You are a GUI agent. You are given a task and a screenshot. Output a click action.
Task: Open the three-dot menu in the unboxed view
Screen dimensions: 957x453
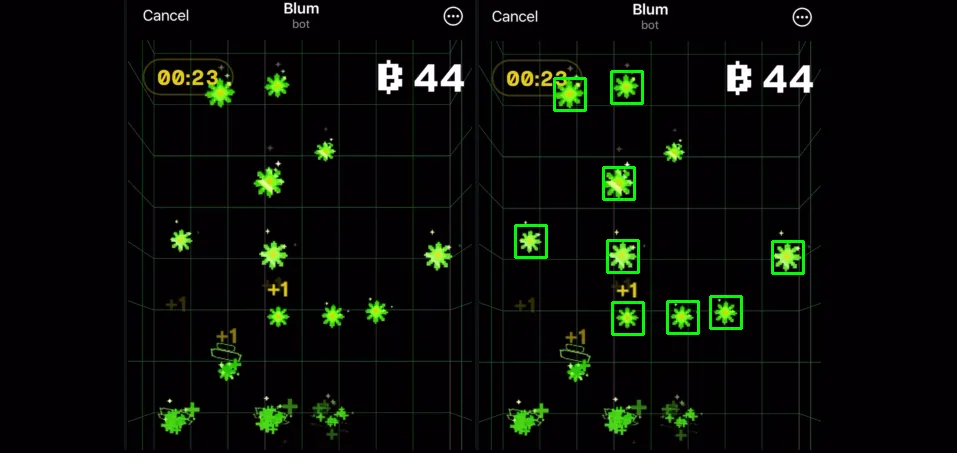453,17
